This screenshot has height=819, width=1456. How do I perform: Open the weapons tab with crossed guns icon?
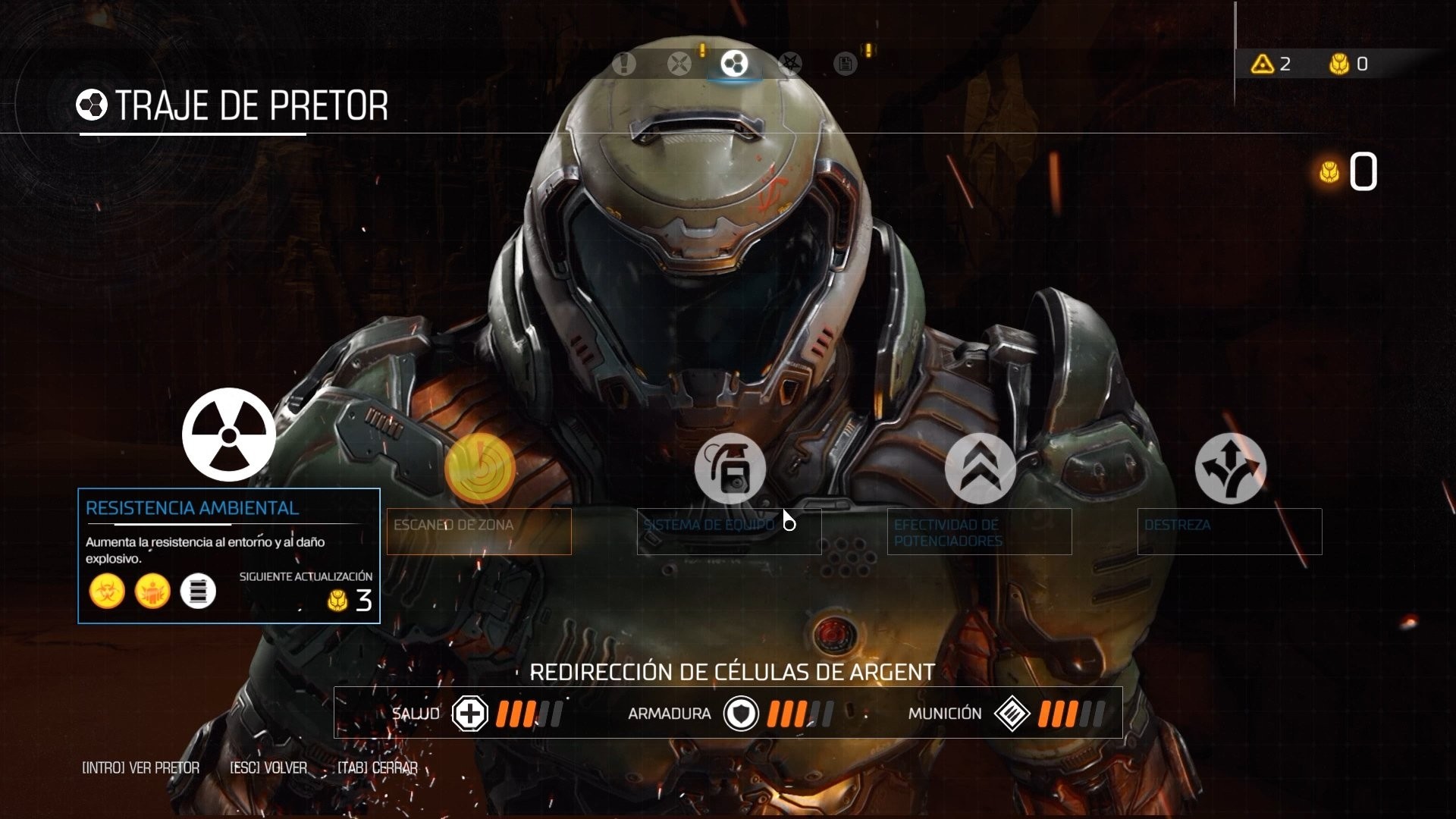pos(679,64)
